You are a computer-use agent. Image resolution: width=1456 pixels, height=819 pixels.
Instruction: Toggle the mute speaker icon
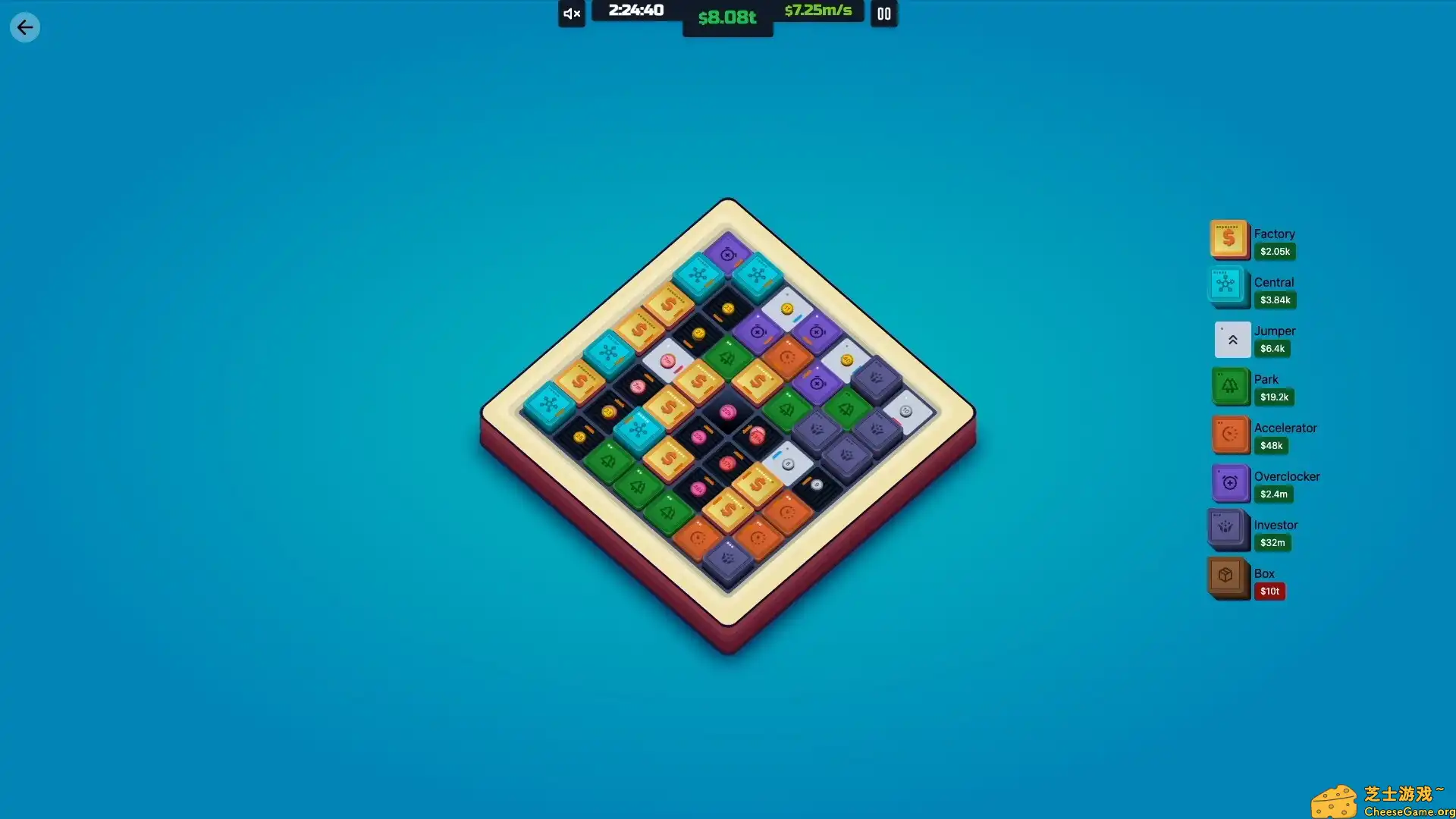click(x=571, y=14)
